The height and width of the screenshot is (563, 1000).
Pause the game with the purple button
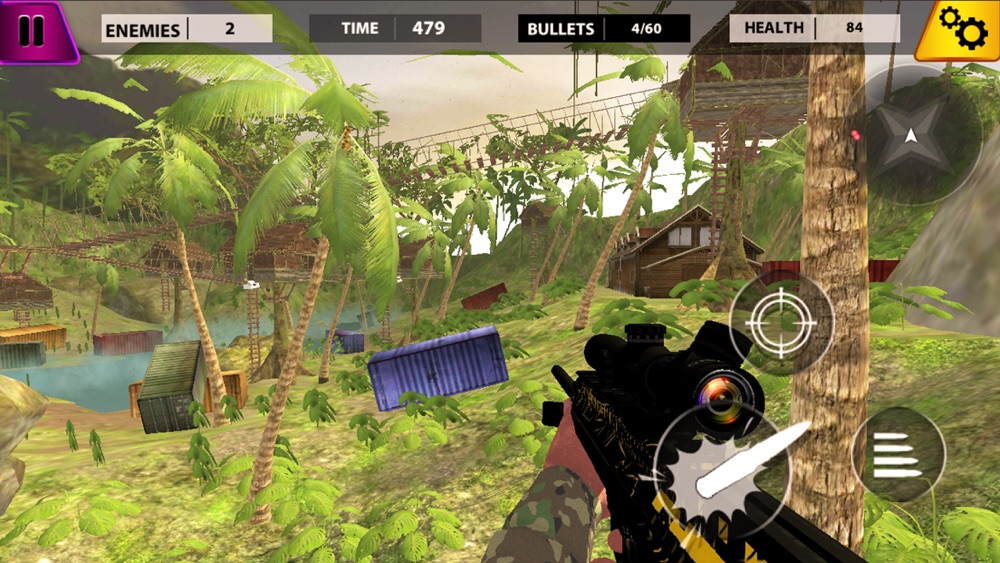tap(34, 30)
